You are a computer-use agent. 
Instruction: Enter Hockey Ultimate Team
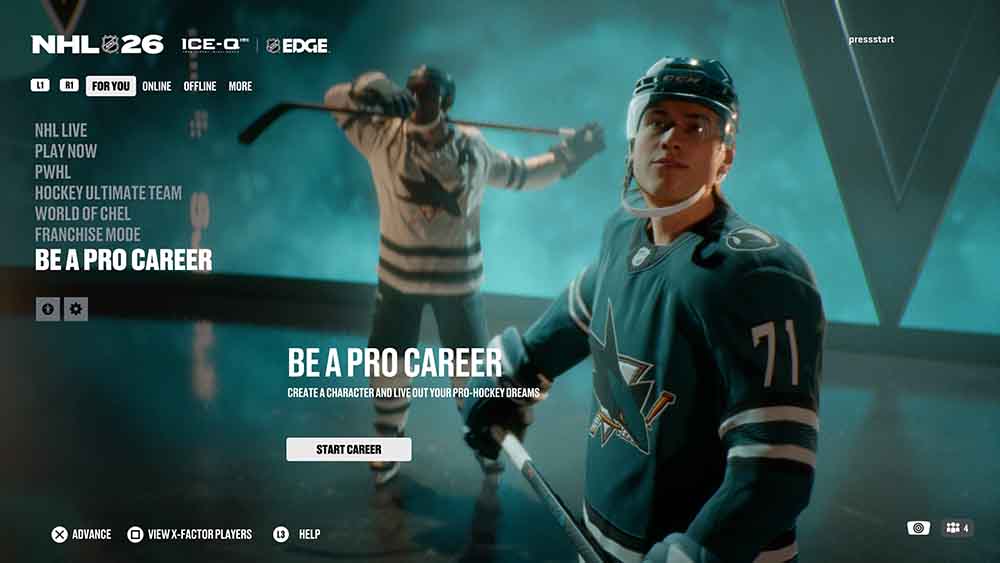[x=108, y=193]
